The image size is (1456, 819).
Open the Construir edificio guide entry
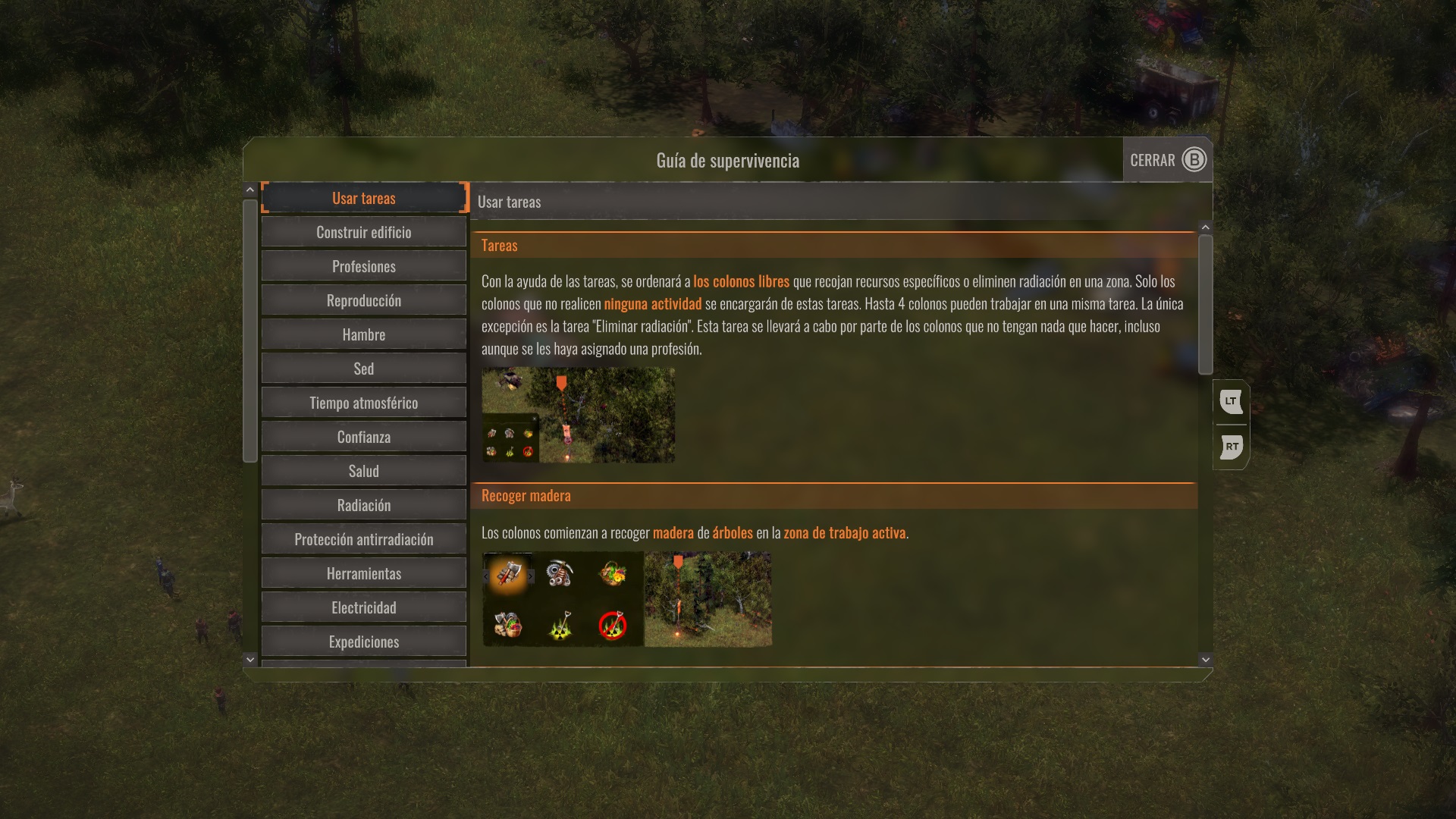[x=364, y=232]
